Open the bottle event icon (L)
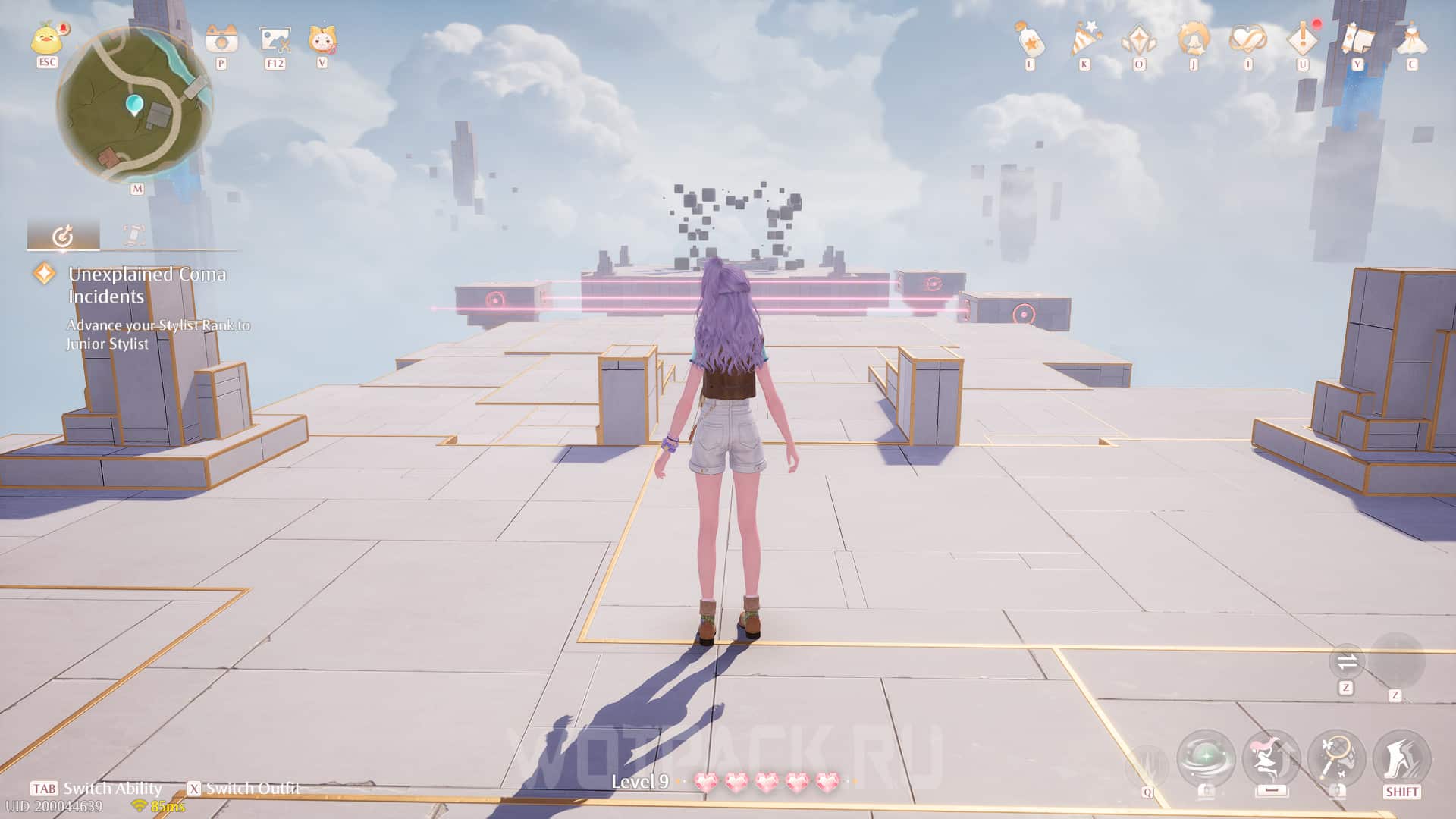Image resolution: width=1456 pixels, height=819 pixels. (1029, 38)
